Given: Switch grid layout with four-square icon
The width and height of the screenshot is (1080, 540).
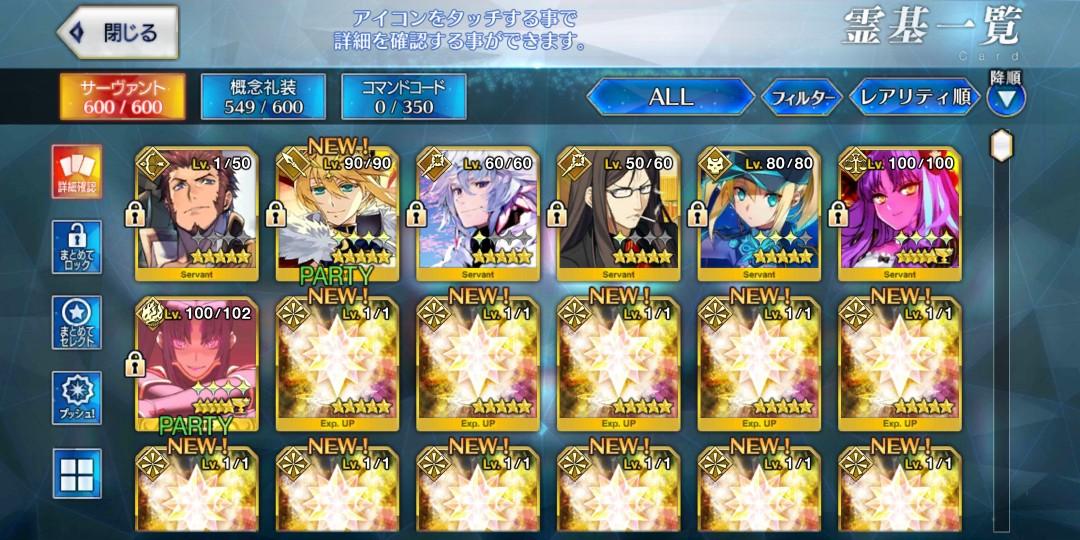Looking at the screenshot, I should click(77, 473).
